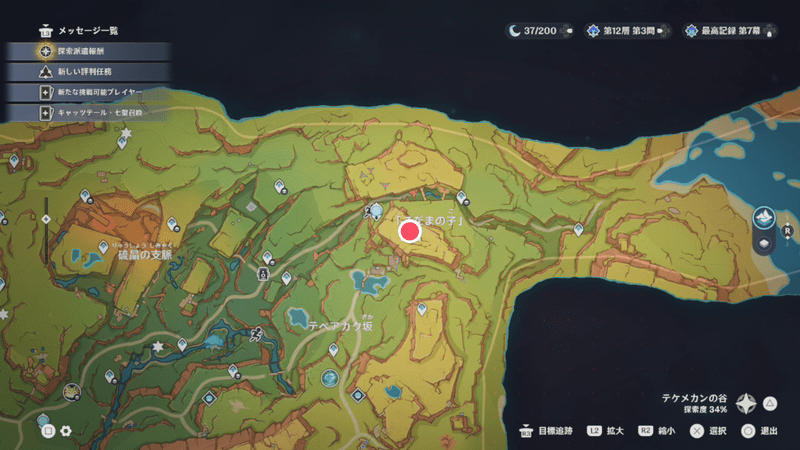Open the 新たな挑戦可能プレイヤー message
Viewport: 800px width, 450px height.
pyautogui.click(x=90, y=92)
